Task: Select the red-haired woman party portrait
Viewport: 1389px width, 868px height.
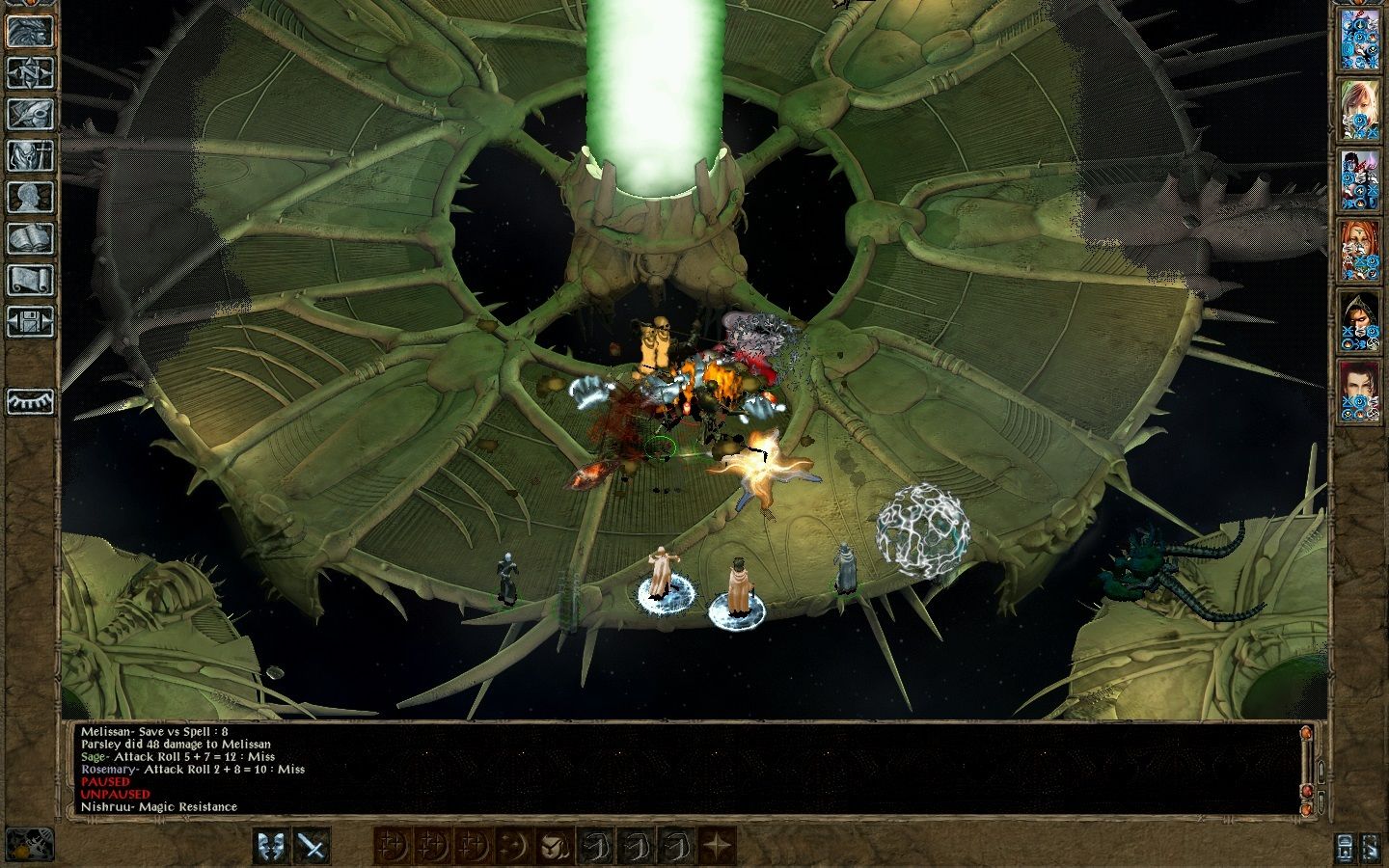Action: (1360, 249)
